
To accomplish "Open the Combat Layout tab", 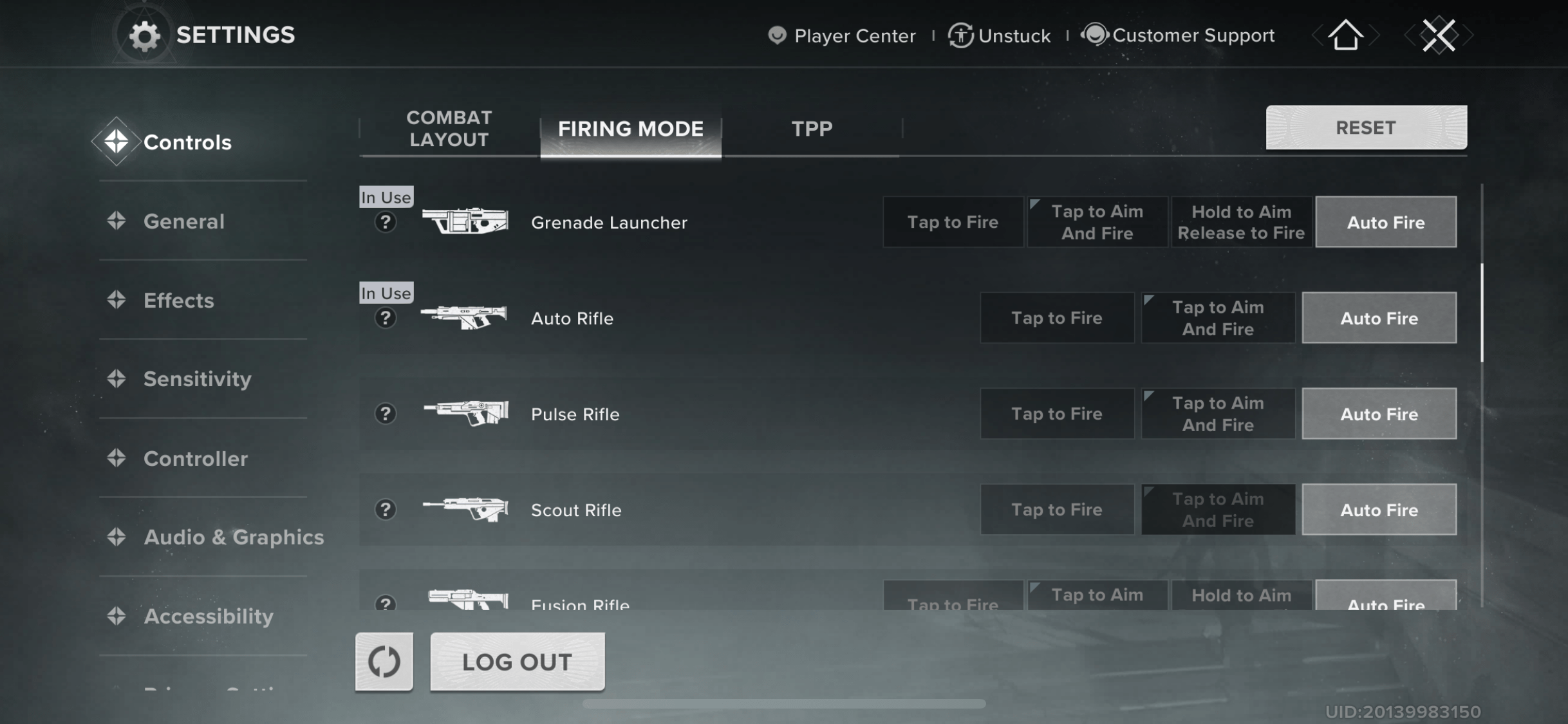I will (x=449, y=128).
